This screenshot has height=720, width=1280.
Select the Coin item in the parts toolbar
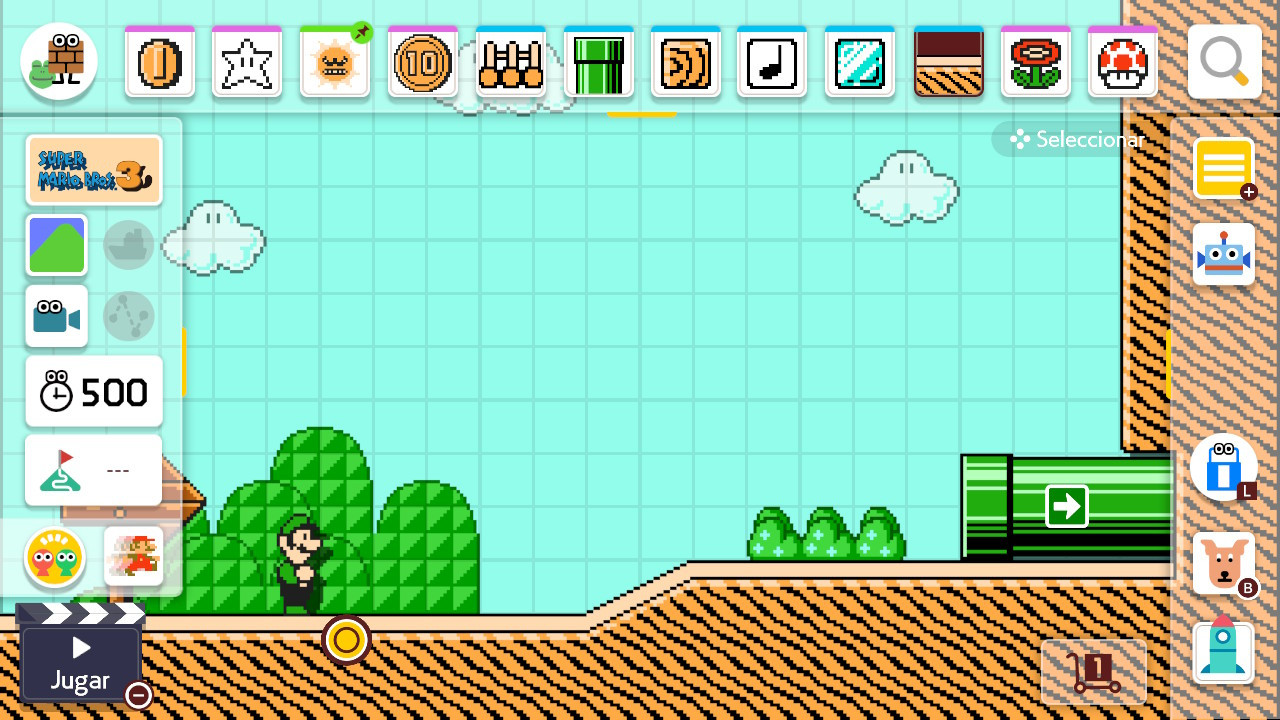pyautogui.click(x=159, y=62)
